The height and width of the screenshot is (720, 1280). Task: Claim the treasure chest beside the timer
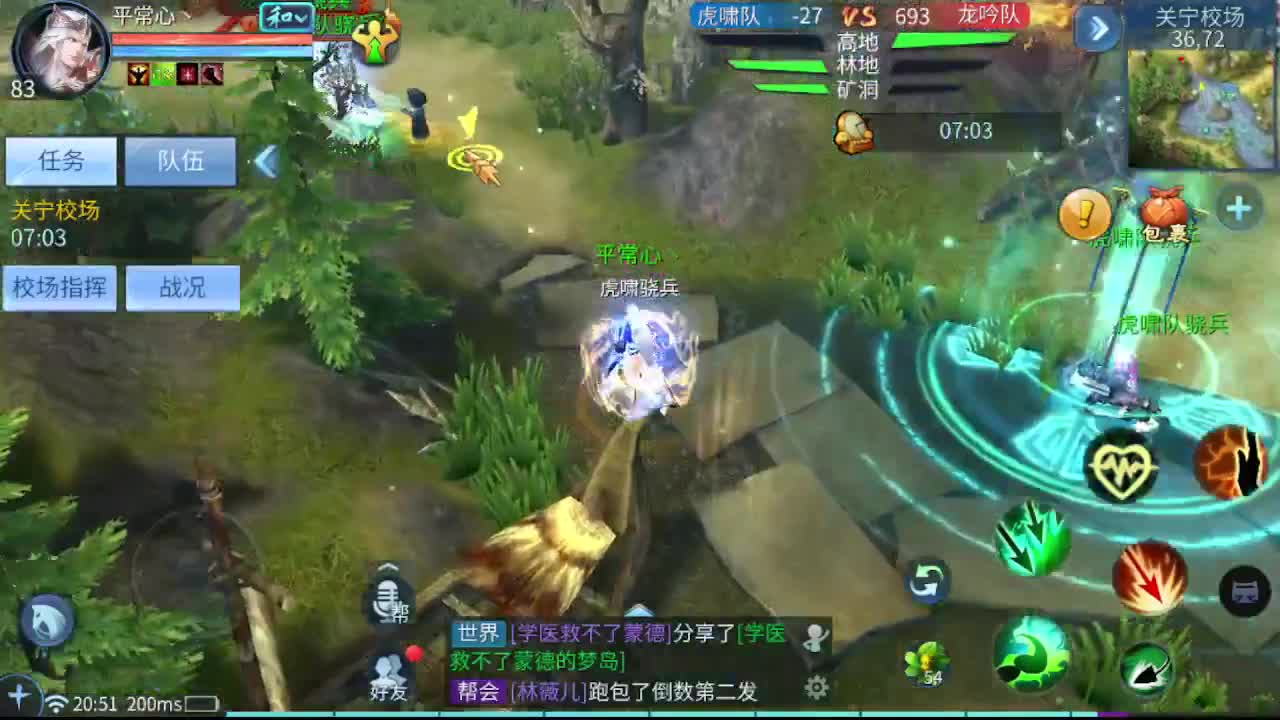pos(852,131)
